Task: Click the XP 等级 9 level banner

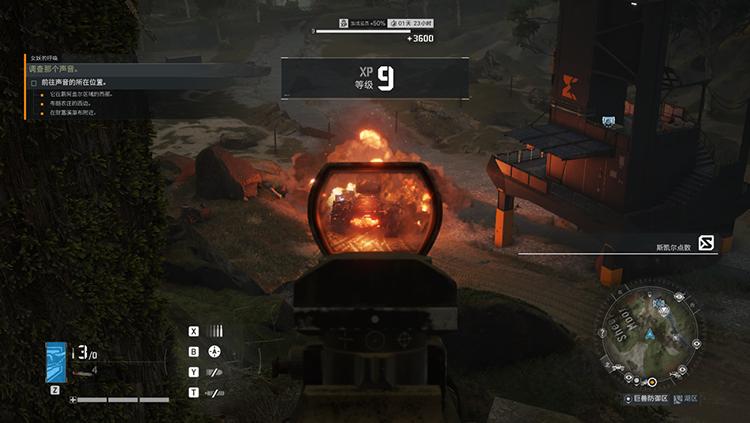Action: pos(375,77)
